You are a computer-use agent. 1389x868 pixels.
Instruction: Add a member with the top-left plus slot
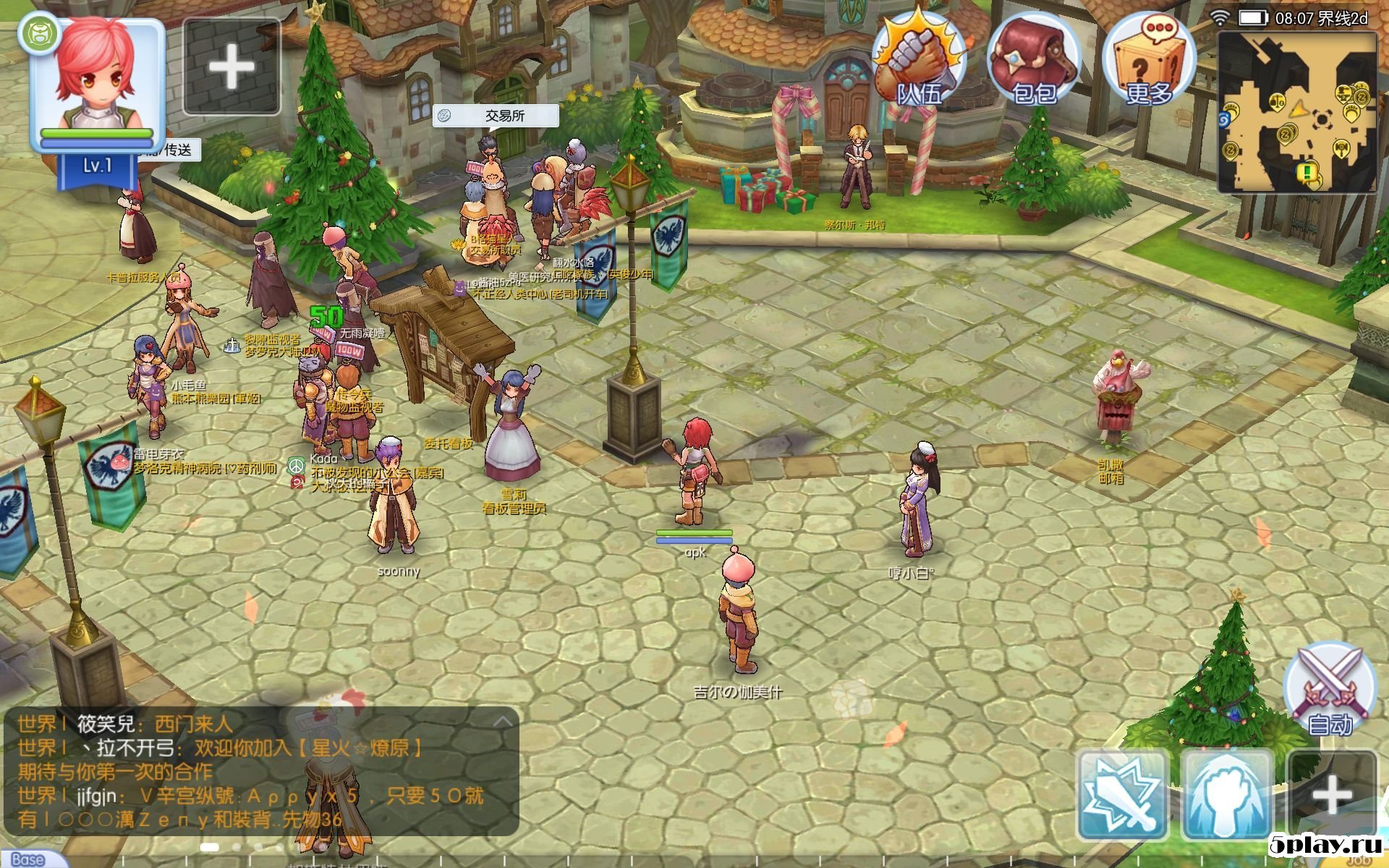click(x=231, y=67)
